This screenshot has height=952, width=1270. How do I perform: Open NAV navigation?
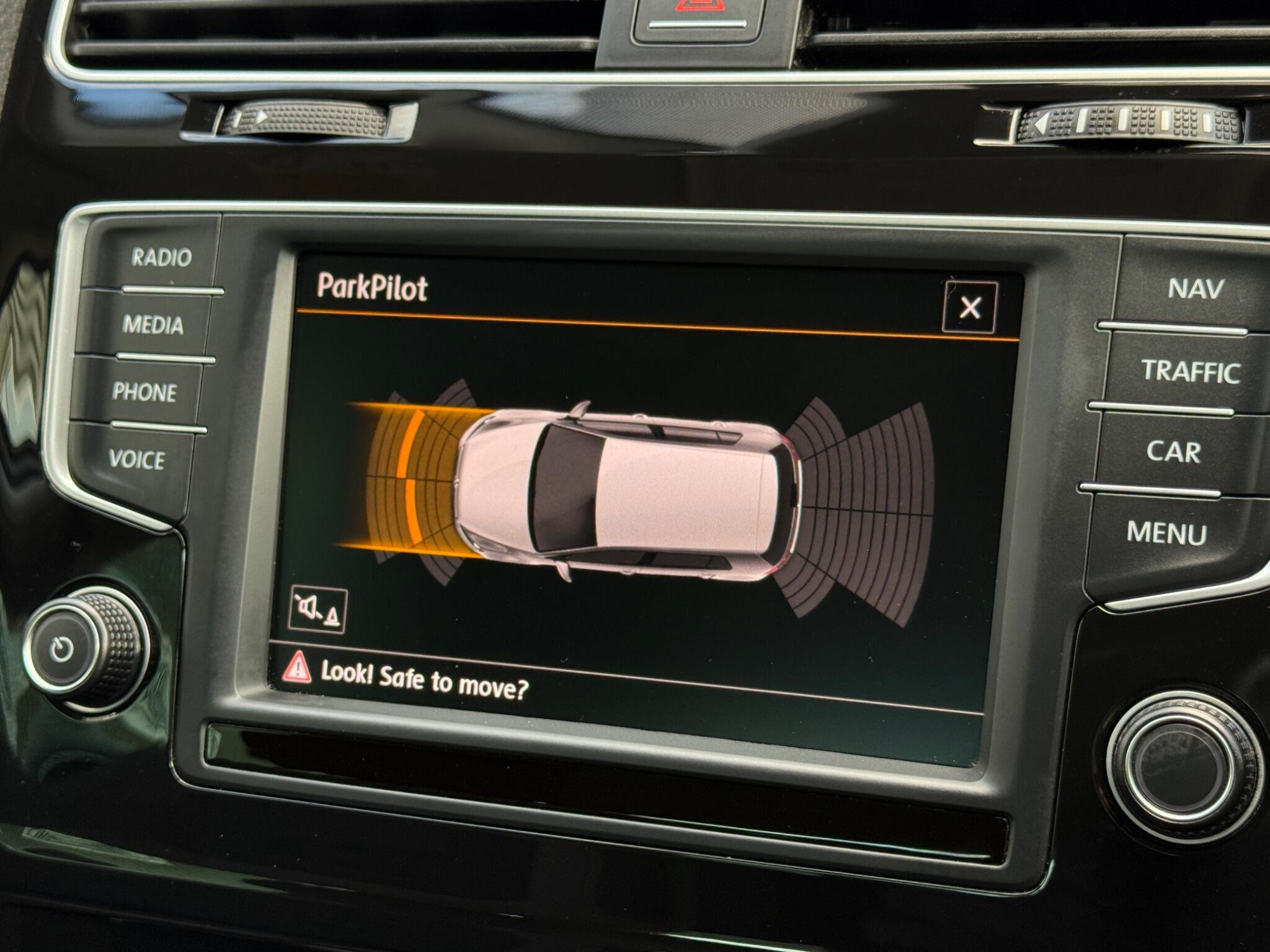coord(1195,288)
